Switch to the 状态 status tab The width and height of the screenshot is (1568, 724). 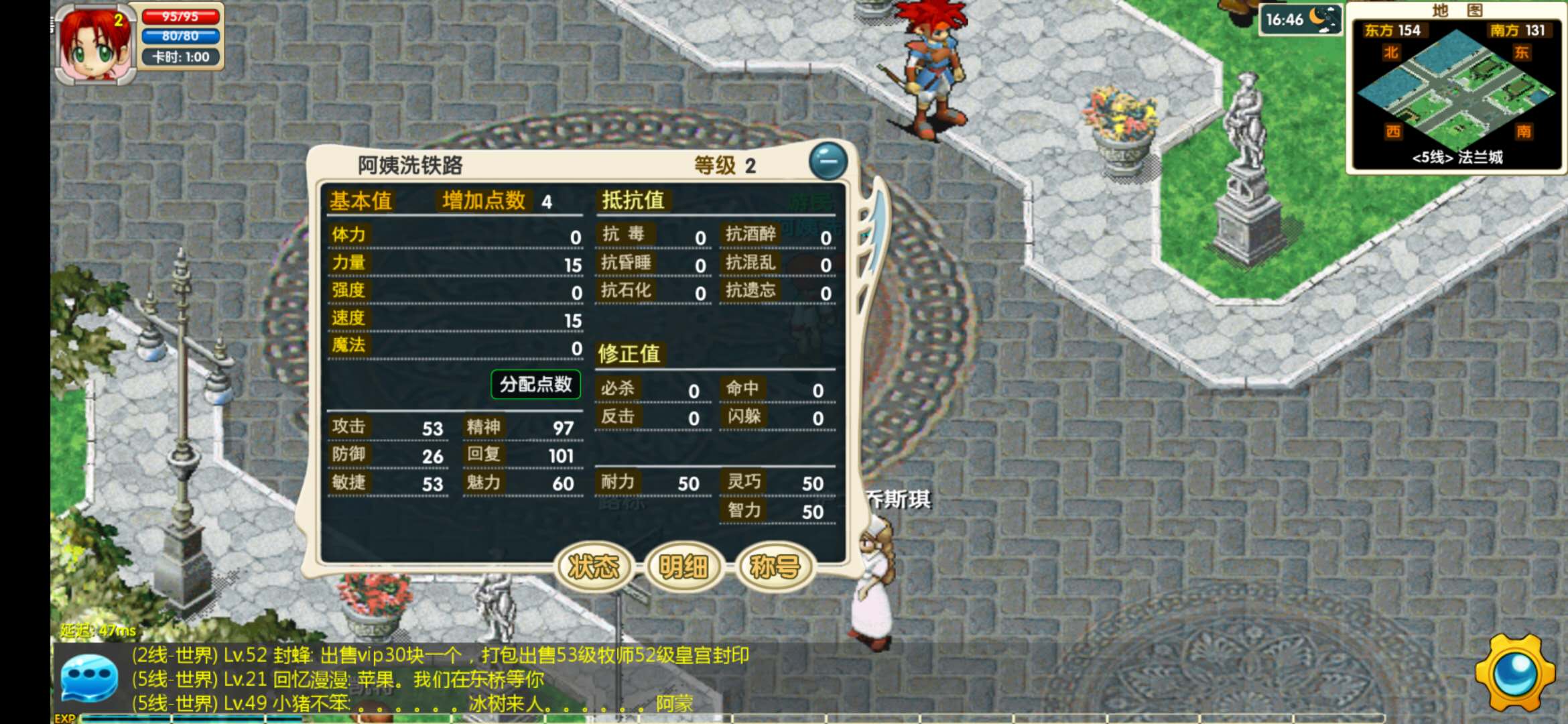tap(594, 567)
